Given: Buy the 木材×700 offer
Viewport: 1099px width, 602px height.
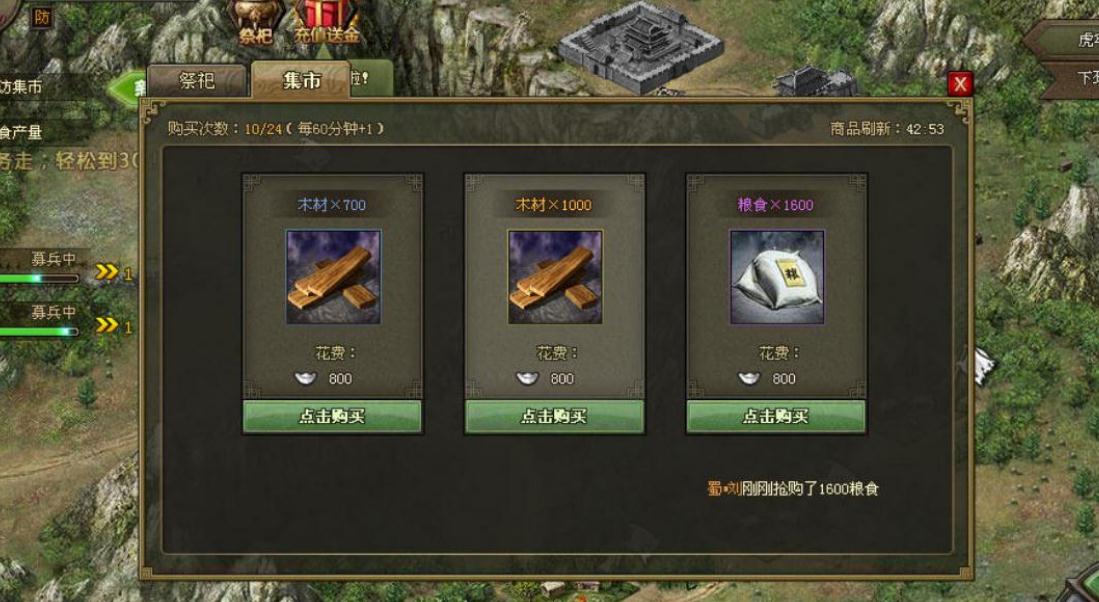Looking at the screenshot, I should tap(332, 416).
